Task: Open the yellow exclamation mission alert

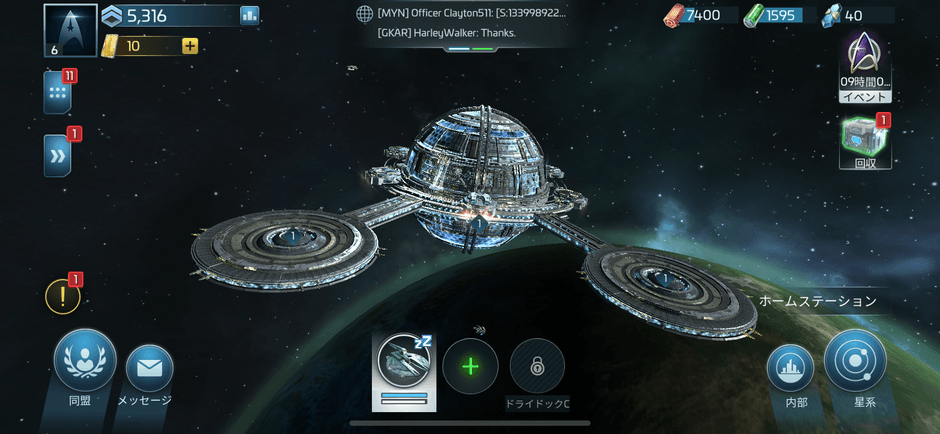Action: (63, 296)
